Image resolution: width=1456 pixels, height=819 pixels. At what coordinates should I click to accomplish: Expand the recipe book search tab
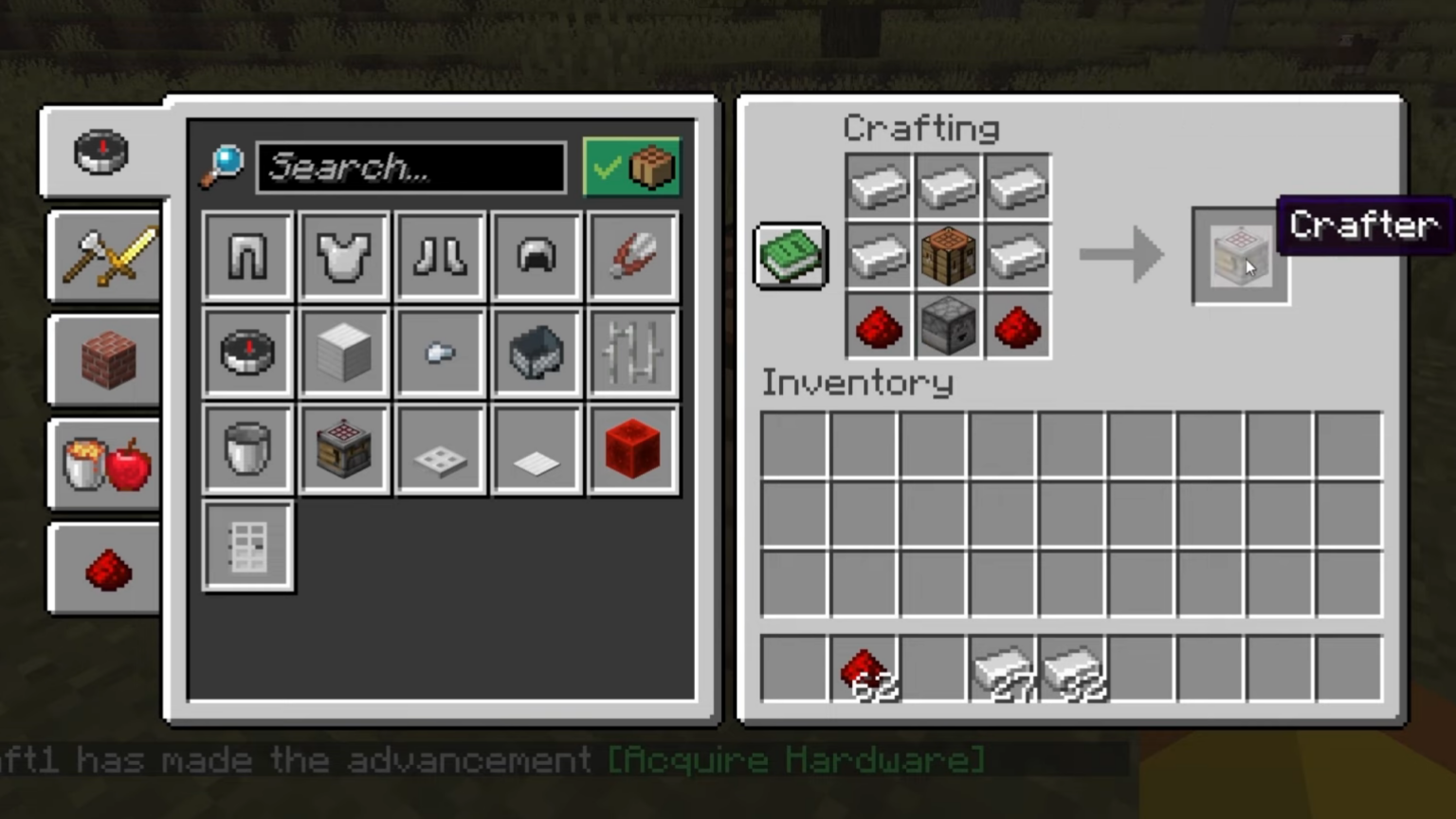[102, 154]
